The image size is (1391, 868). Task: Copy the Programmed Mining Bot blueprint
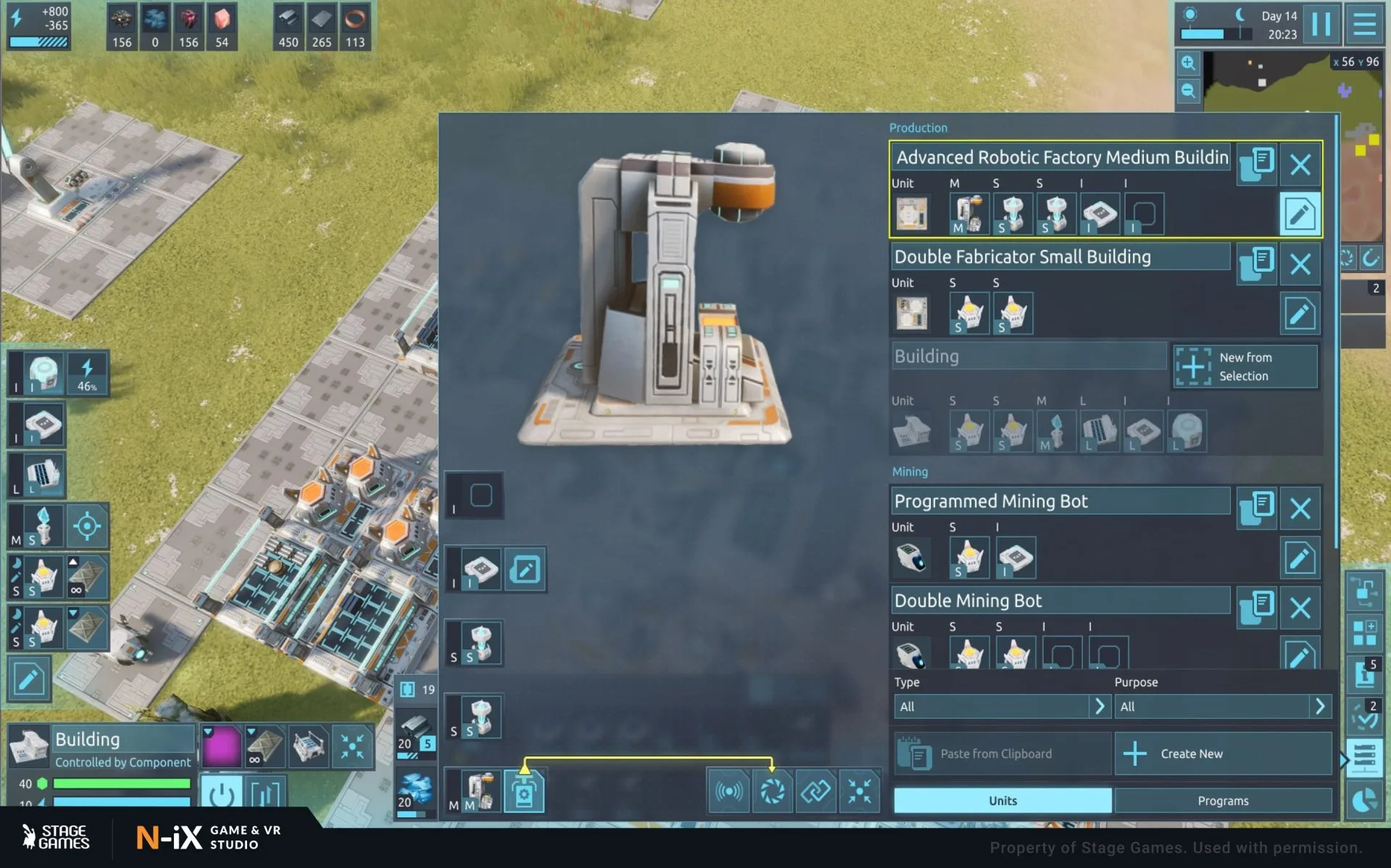pyautogui.click(x=1257, y=508)
